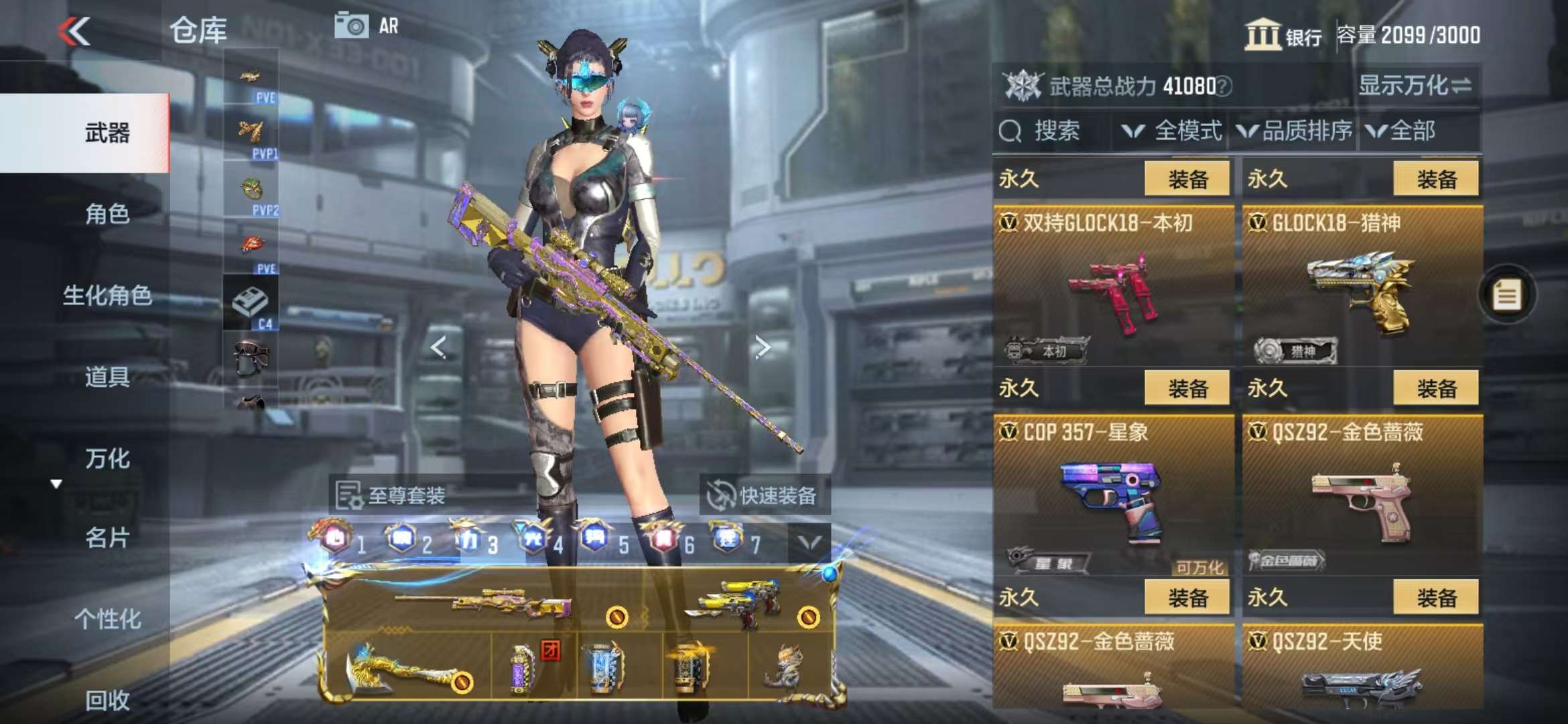Switch to the 名片 tab

coord(107,538)
